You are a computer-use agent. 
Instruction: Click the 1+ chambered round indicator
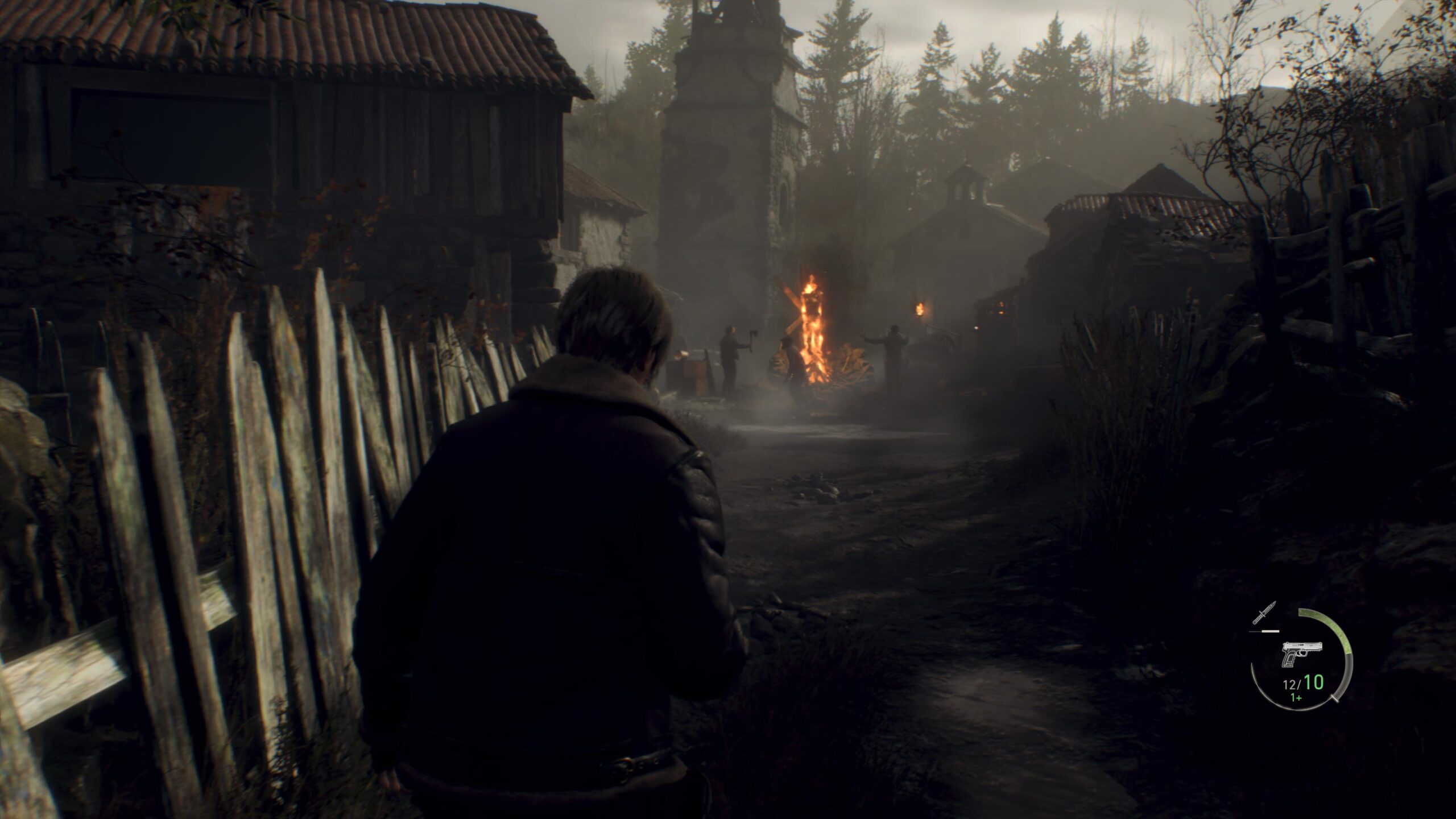click(1296, 699)
